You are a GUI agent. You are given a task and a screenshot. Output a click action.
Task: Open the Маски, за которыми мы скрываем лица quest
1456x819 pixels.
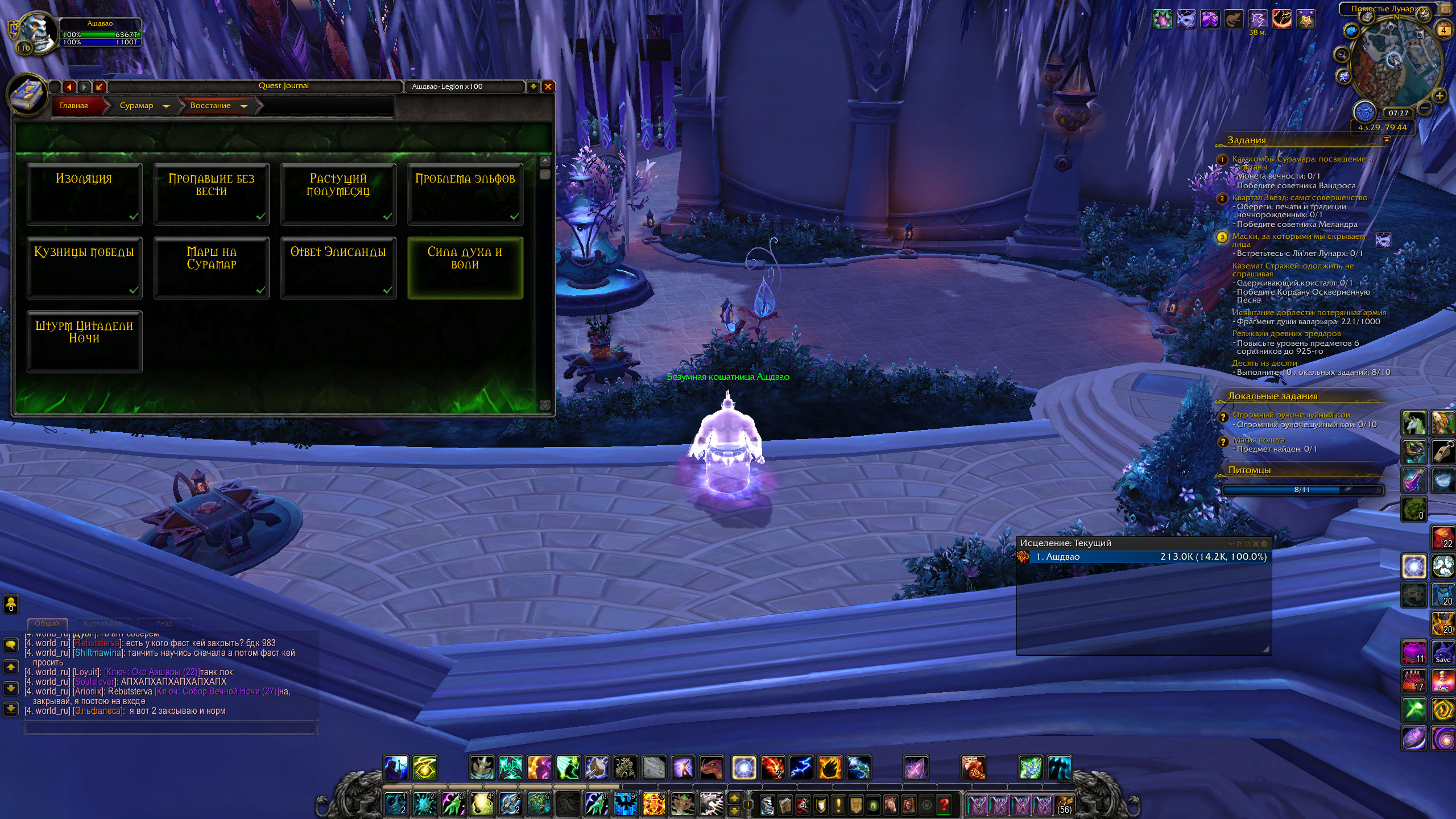click(x=1298, y=239)
